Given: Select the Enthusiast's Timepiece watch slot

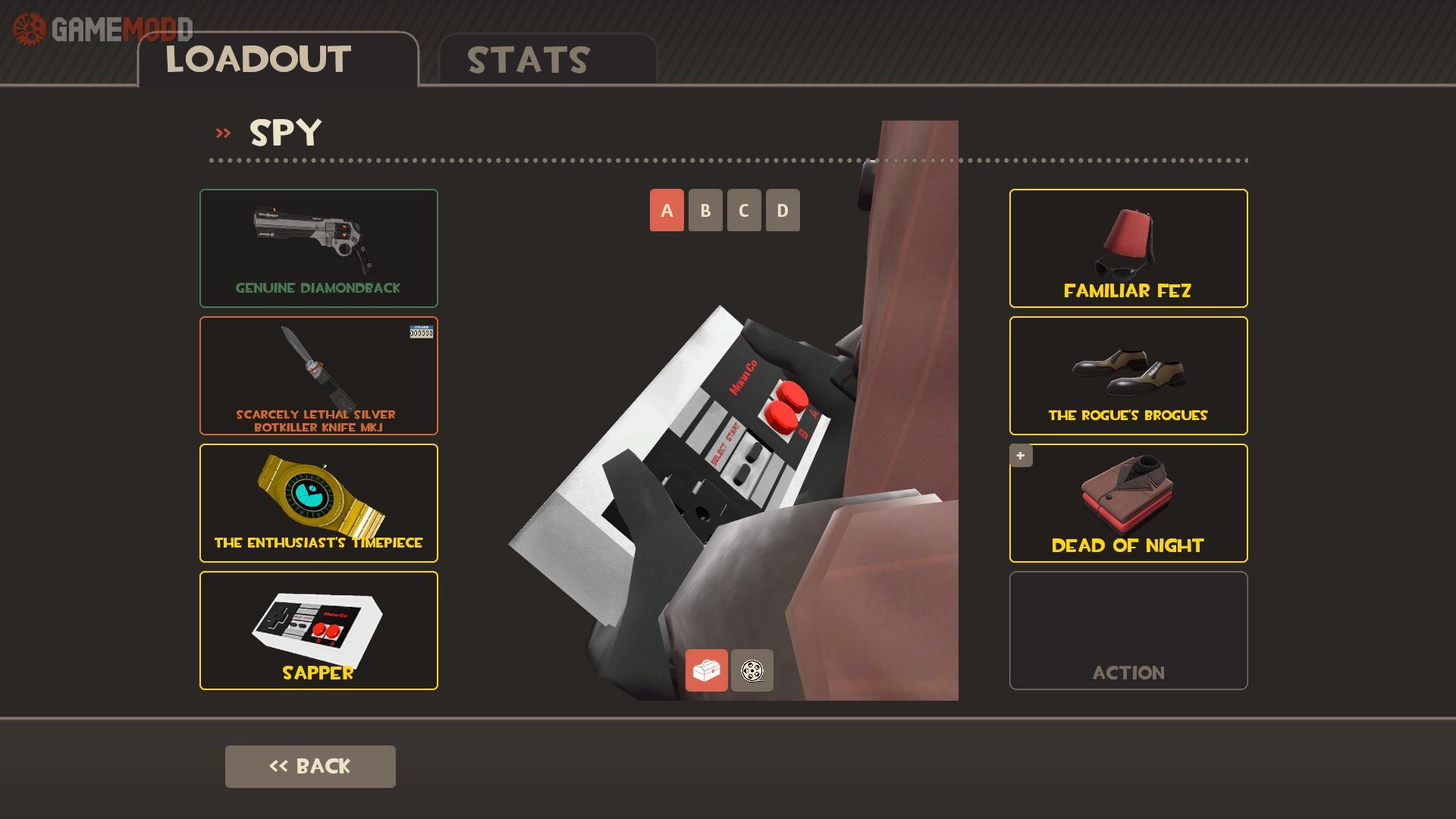Looking at the screenshot, I should tap(318, 503).
